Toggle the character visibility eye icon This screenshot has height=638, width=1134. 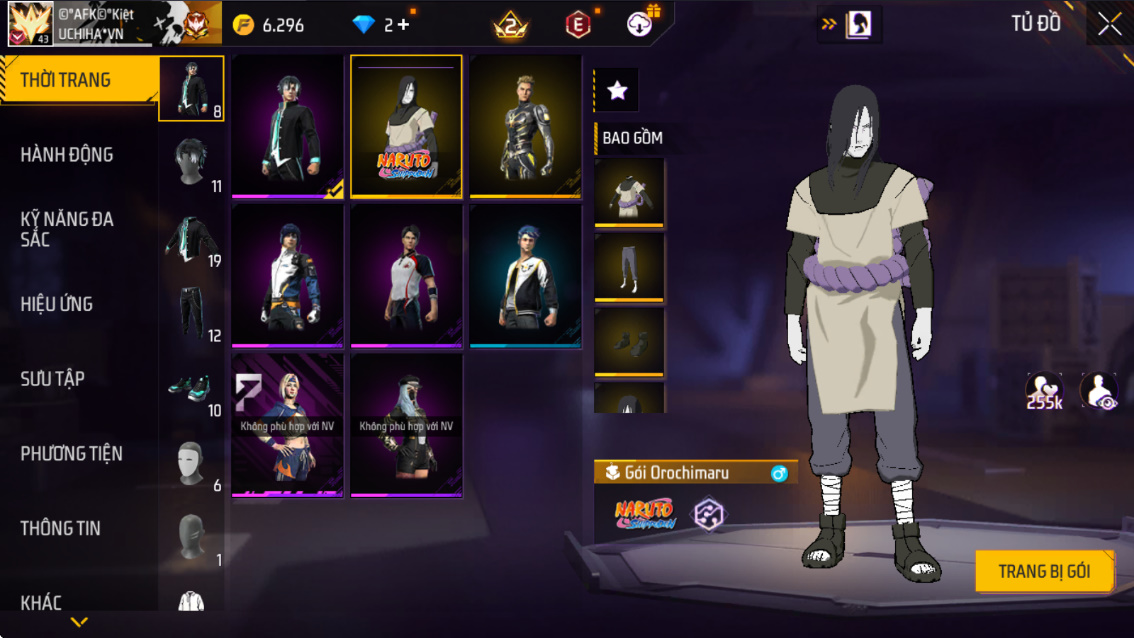pyautogui.click(x=1098, y=391)
